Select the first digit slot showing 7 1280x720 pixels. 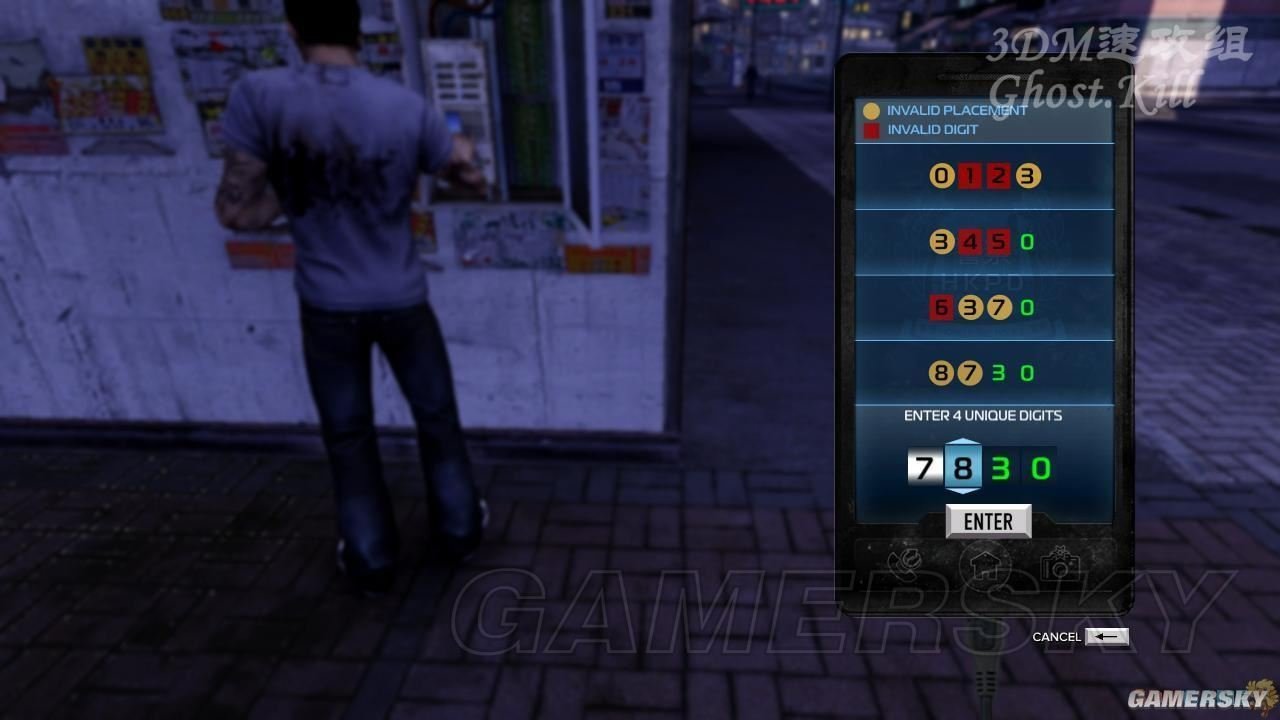coord(924,468)
